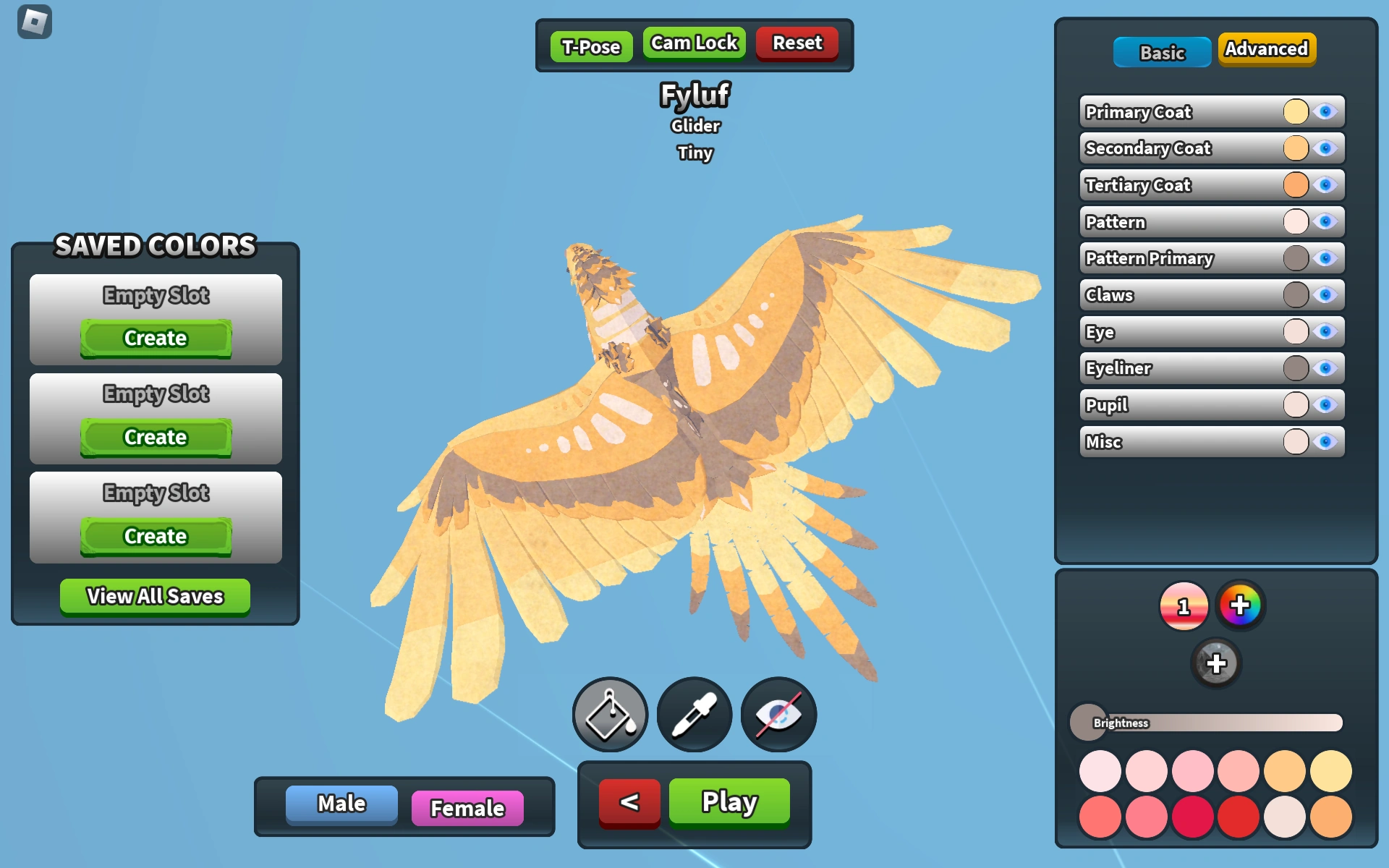Viewport: 1389px width, 868px height.
Task: Open View All Saves
Action: coord(155,596)
